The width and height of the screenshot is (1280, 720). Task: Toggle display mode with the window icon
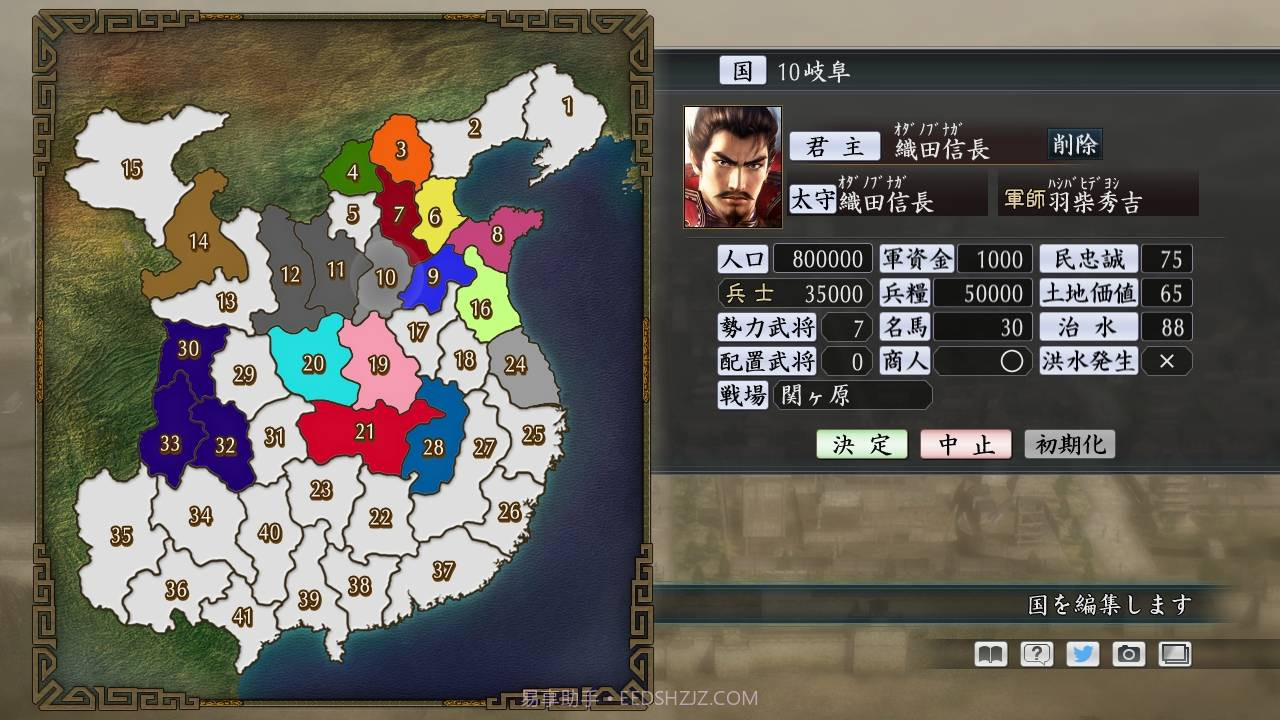[x=1176, y=653]
